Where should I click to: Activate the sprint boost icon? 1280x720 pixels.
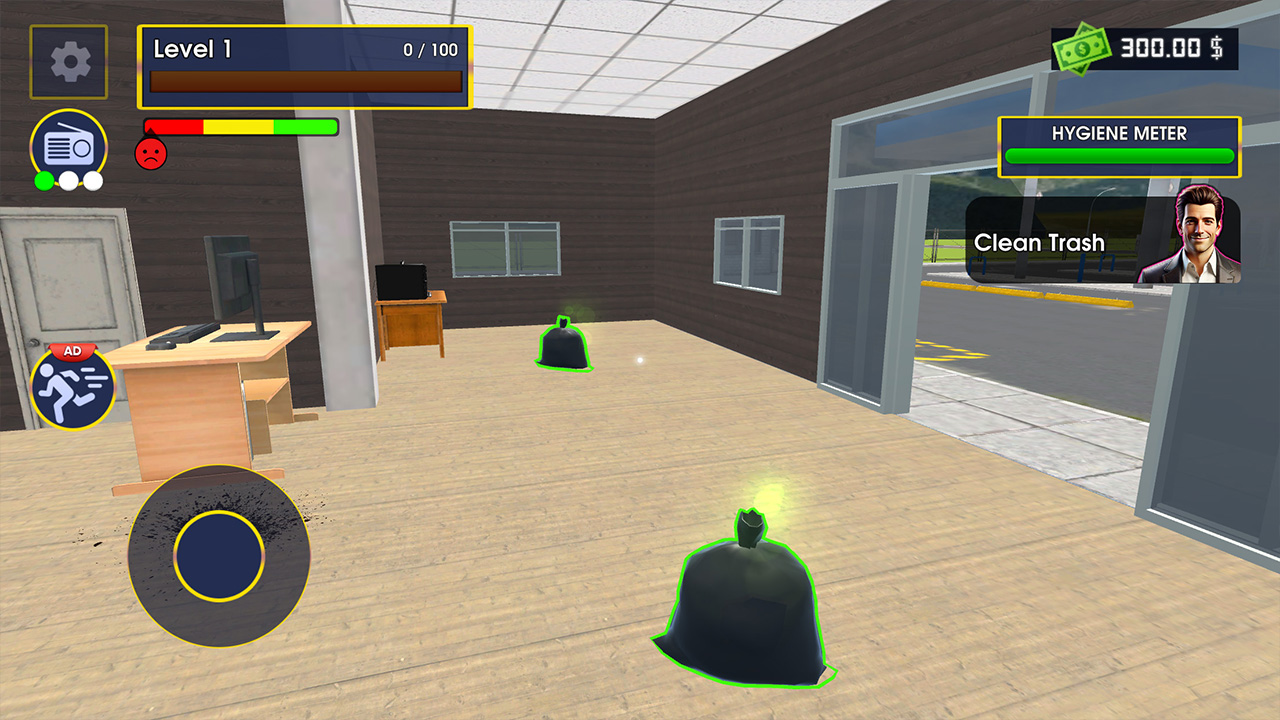coord(71,387)
